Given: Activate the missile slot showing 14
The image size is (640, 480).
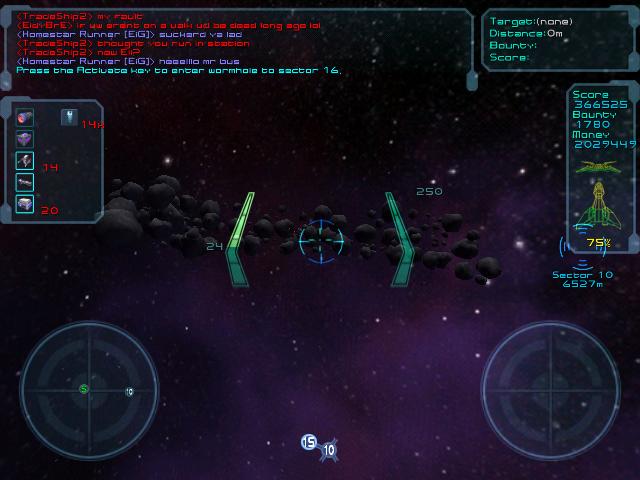Looking at the screenshot, I should click(25, 161).
